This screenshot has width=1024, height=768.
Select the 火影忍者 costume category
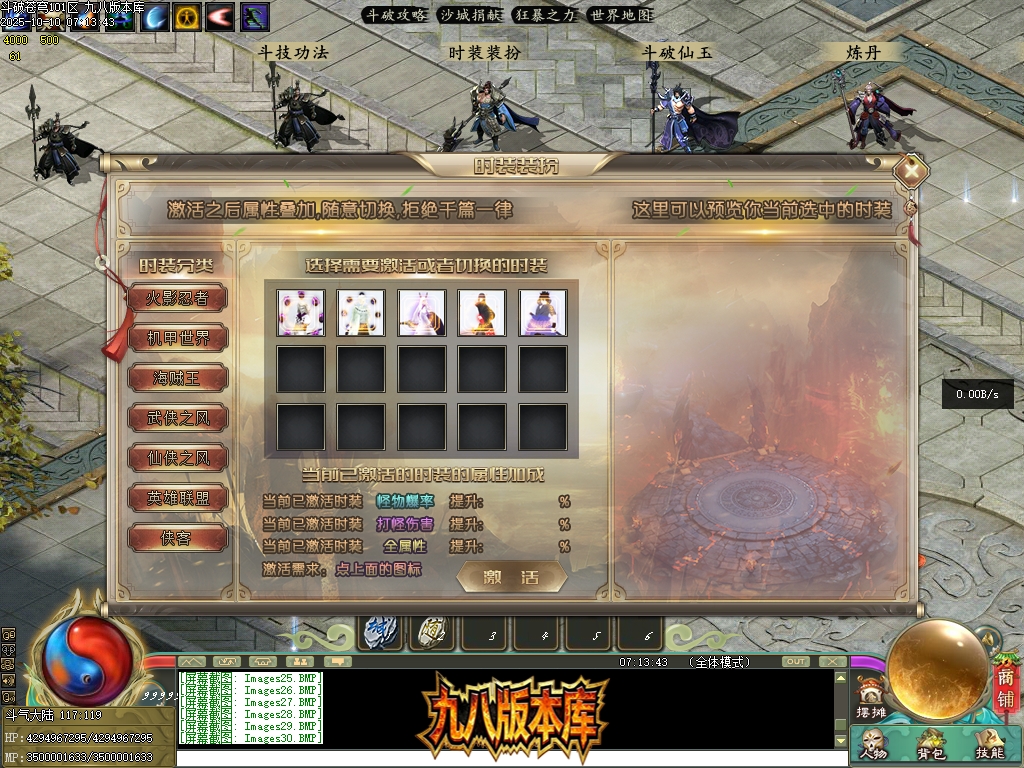(x=177, y=298)
